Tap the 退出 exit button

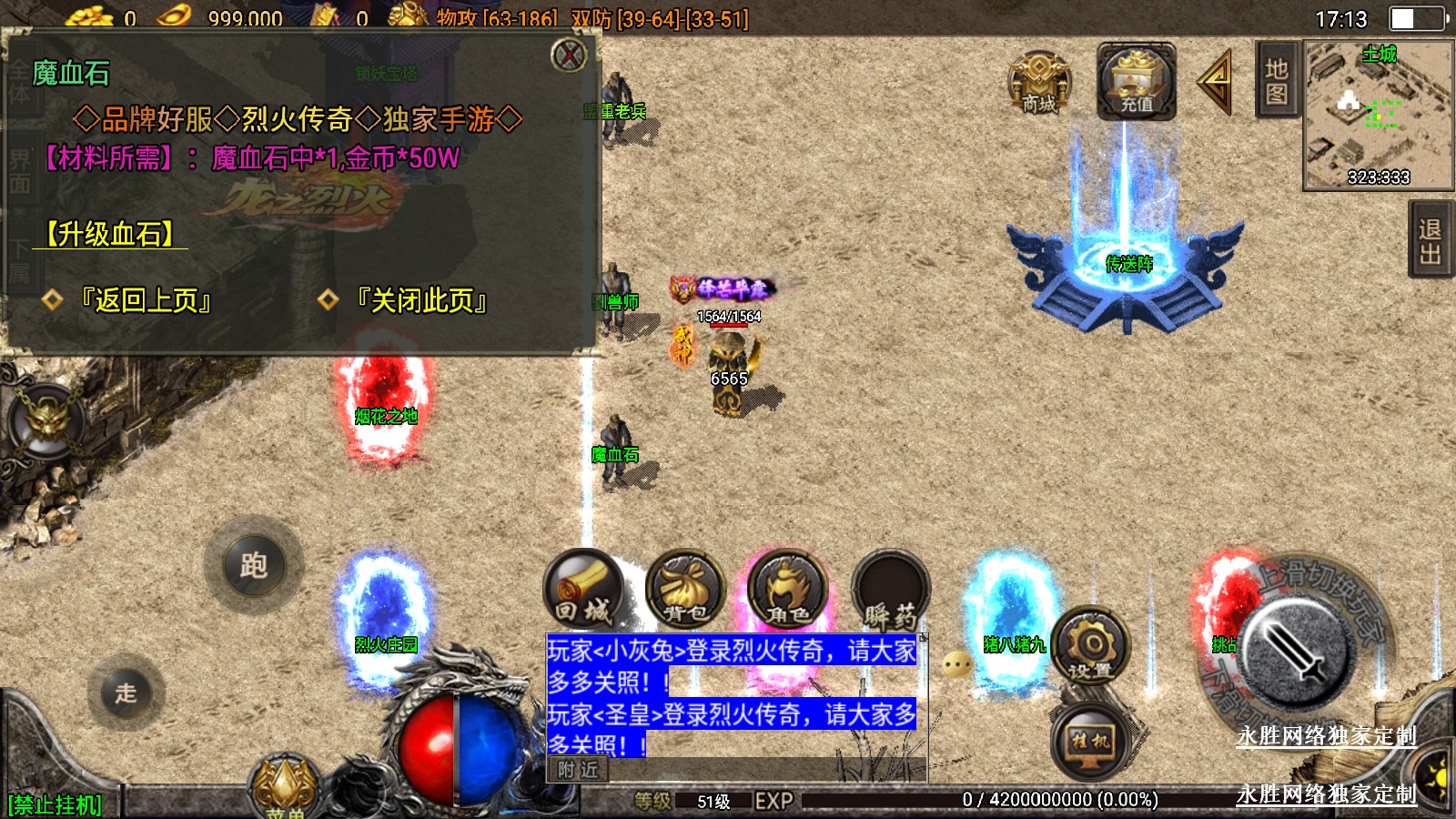(1431, 241)
